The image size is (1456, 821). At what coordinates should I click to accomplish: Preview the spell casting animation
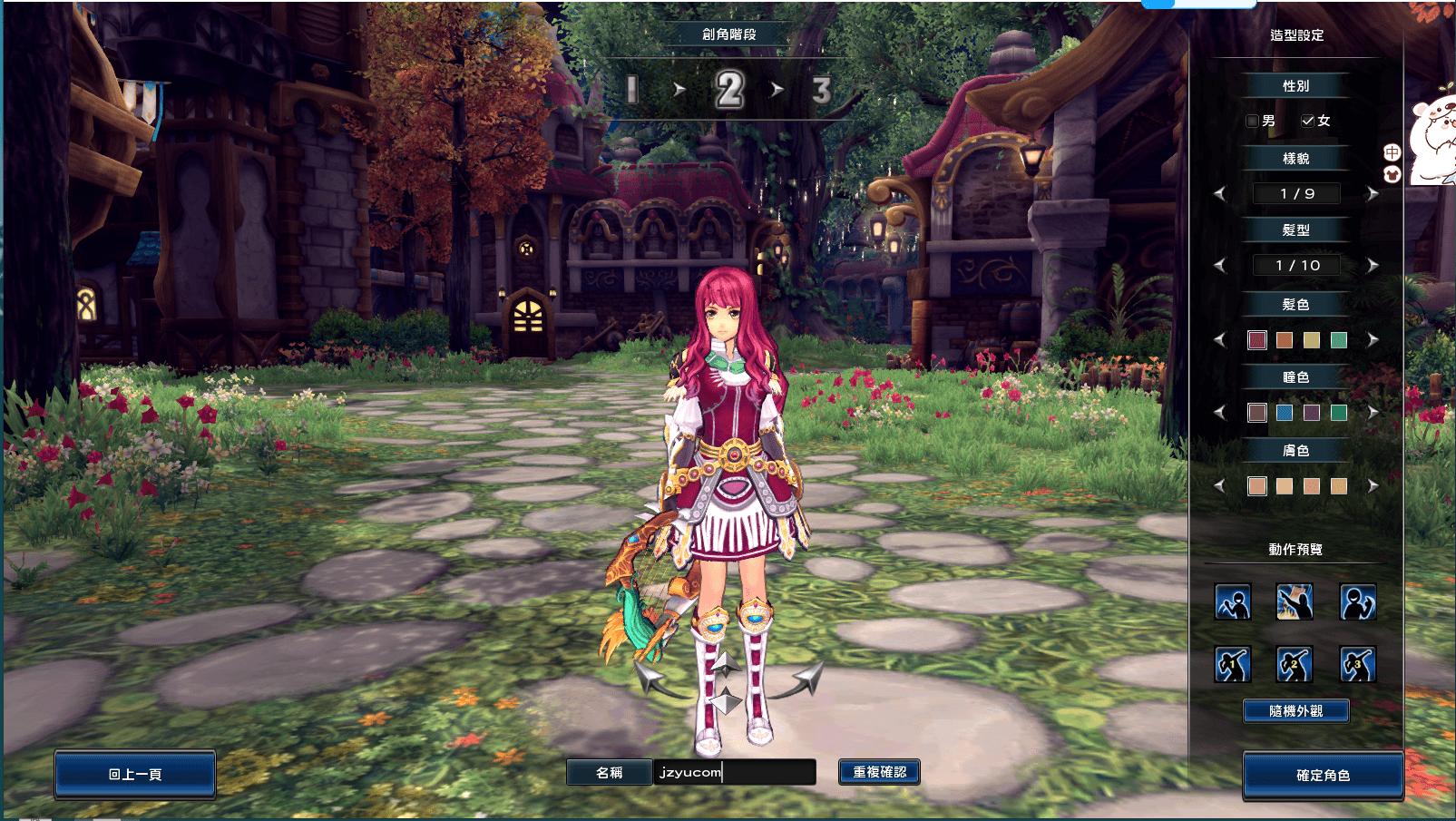tap(1295, 602)
